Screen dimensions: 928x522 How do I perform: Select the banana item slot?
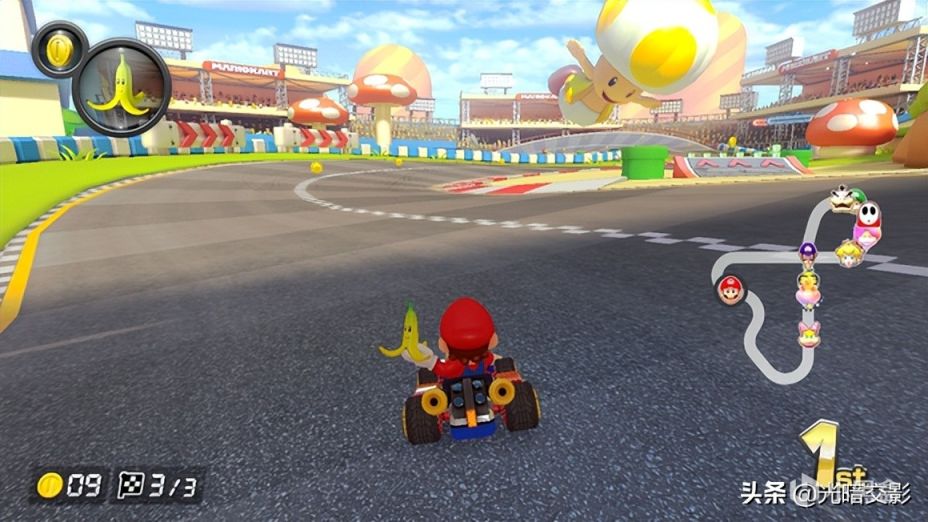[x=122, y=87]
